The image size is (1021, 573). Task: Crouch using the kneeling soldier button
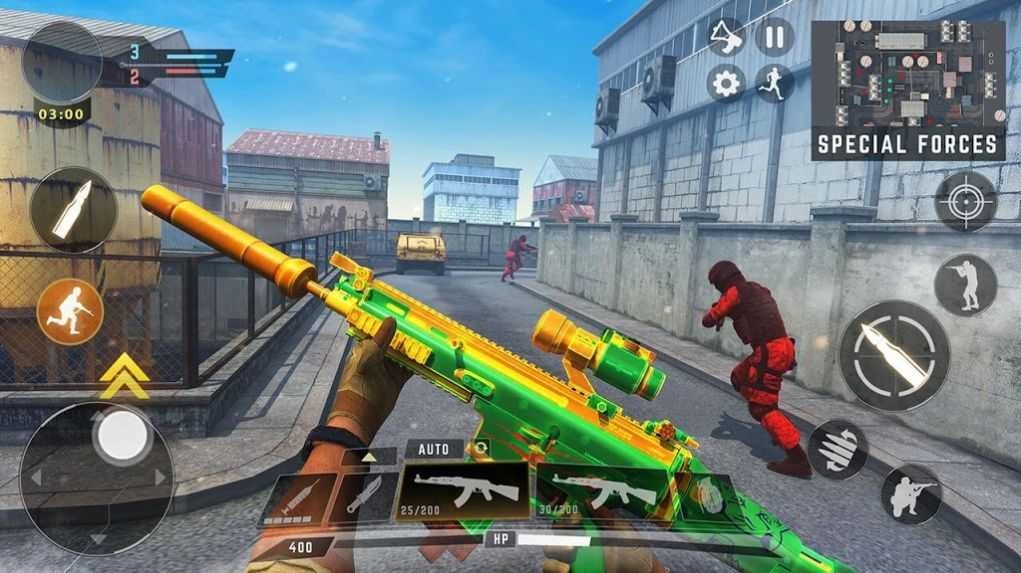911,494
